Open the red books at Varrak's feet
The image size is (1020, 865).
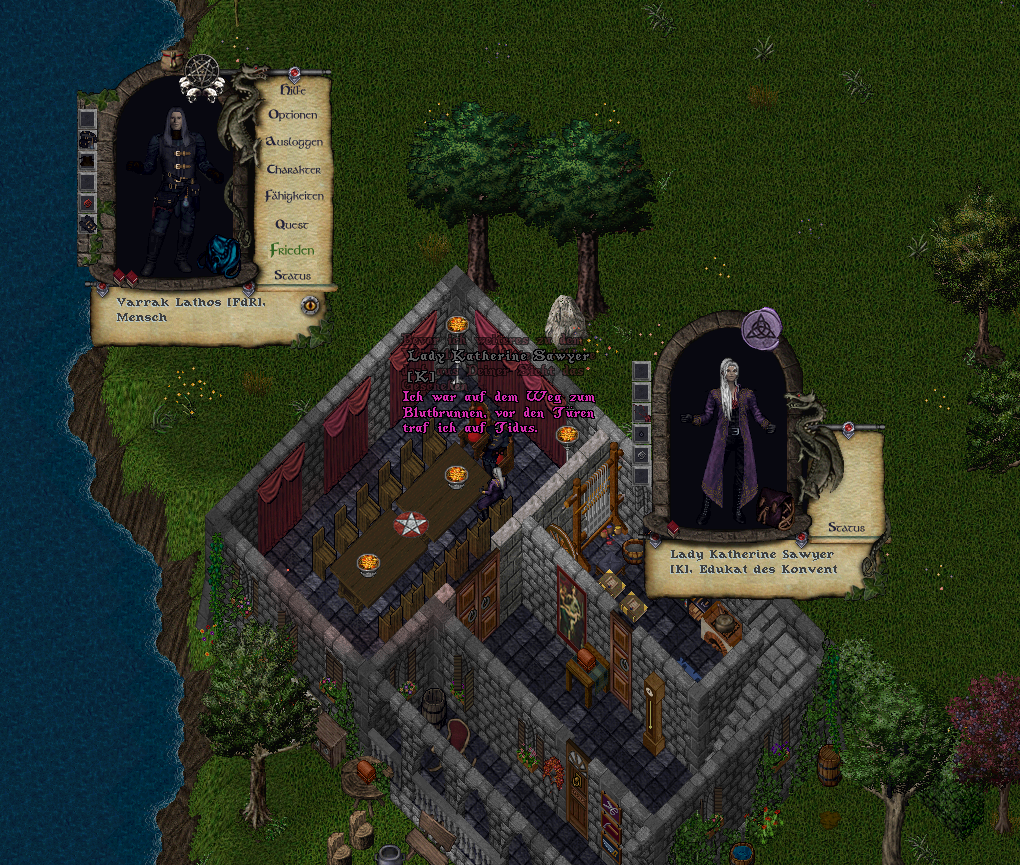tap(125, 276)
